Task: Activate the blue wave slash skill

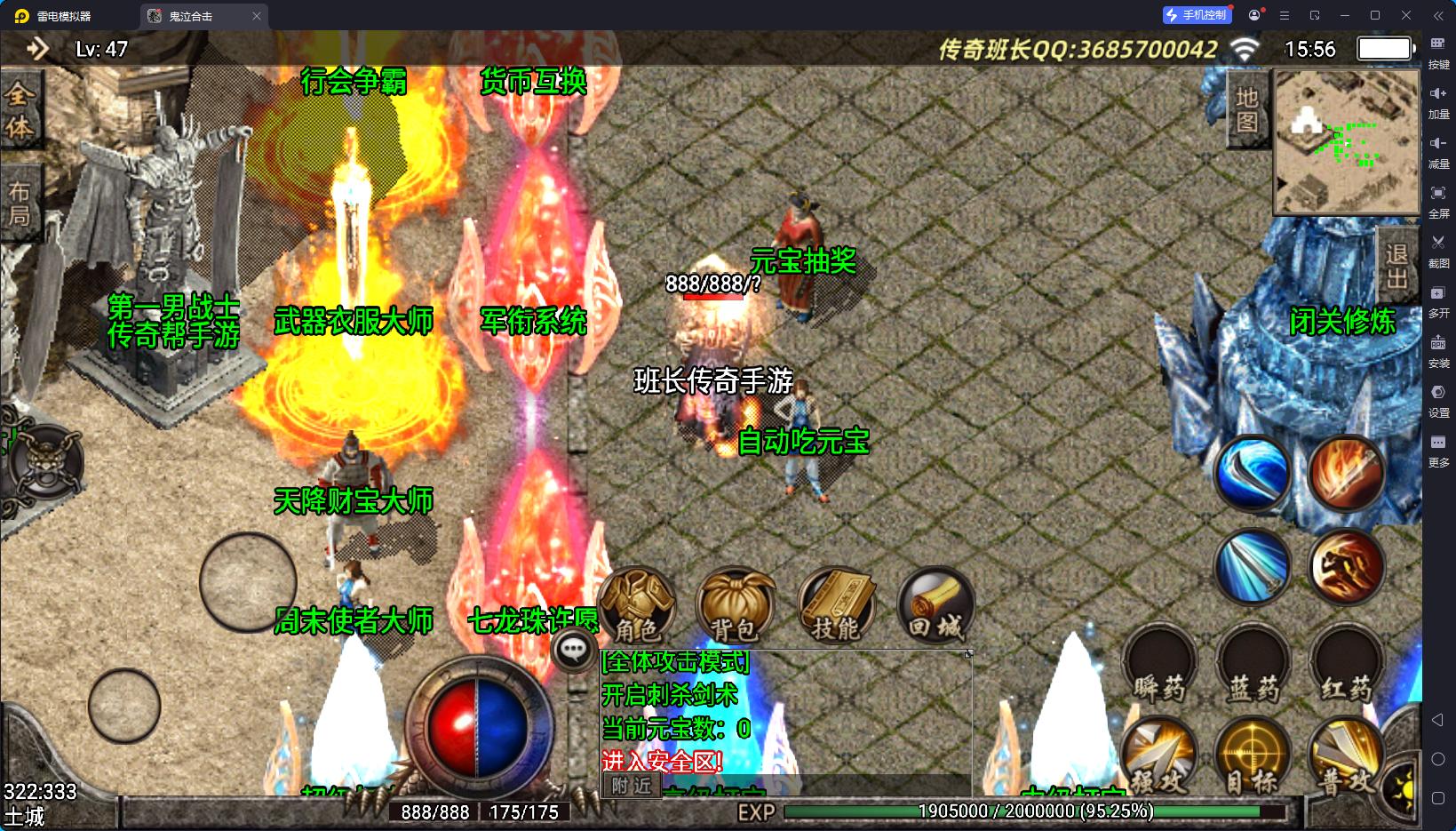Action: point(1253,474)
